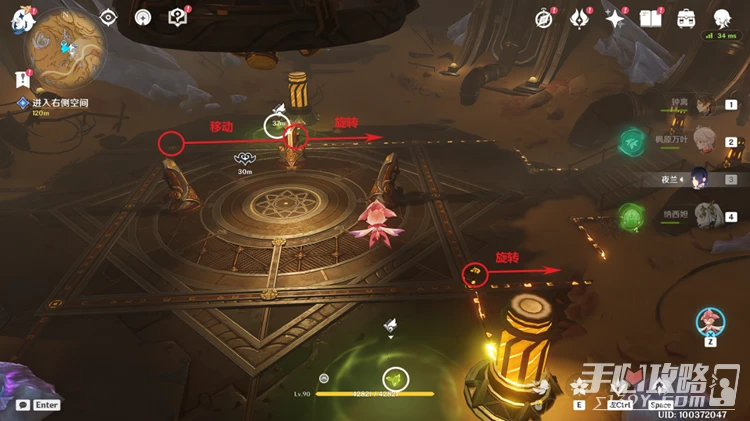The image size is (750, 421).
Task: Activate the elemental skill flower icon
Action: (x=578, y=386)
